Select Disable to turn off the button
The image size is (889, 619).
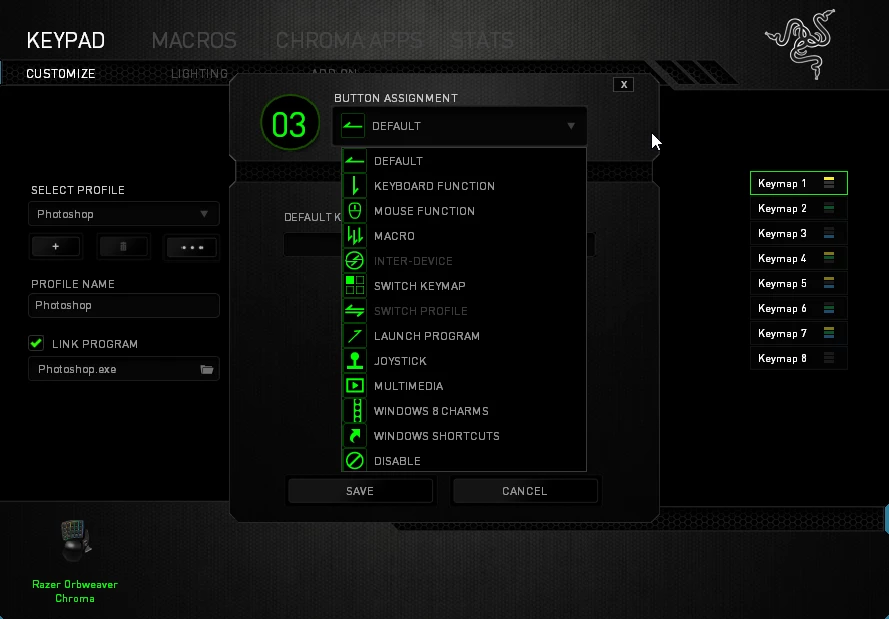tap(397, 461)
